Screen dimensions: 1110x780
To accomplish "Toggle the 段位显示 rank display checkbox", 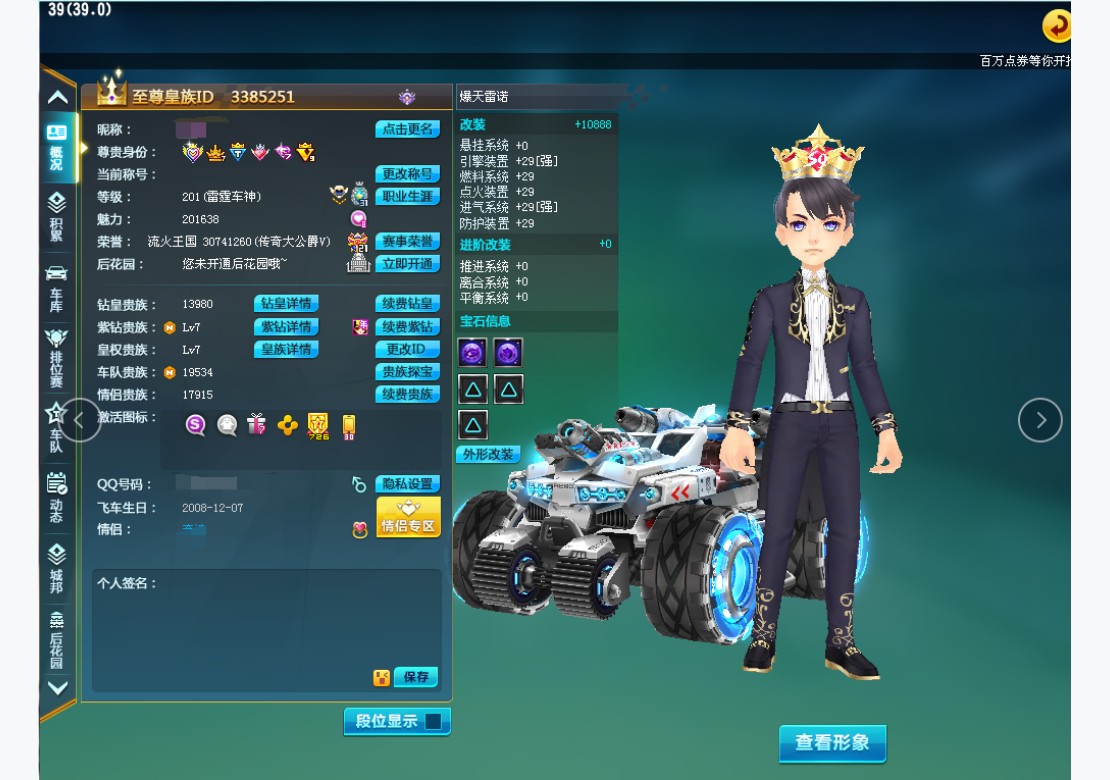I will click(x=433, y=721).
